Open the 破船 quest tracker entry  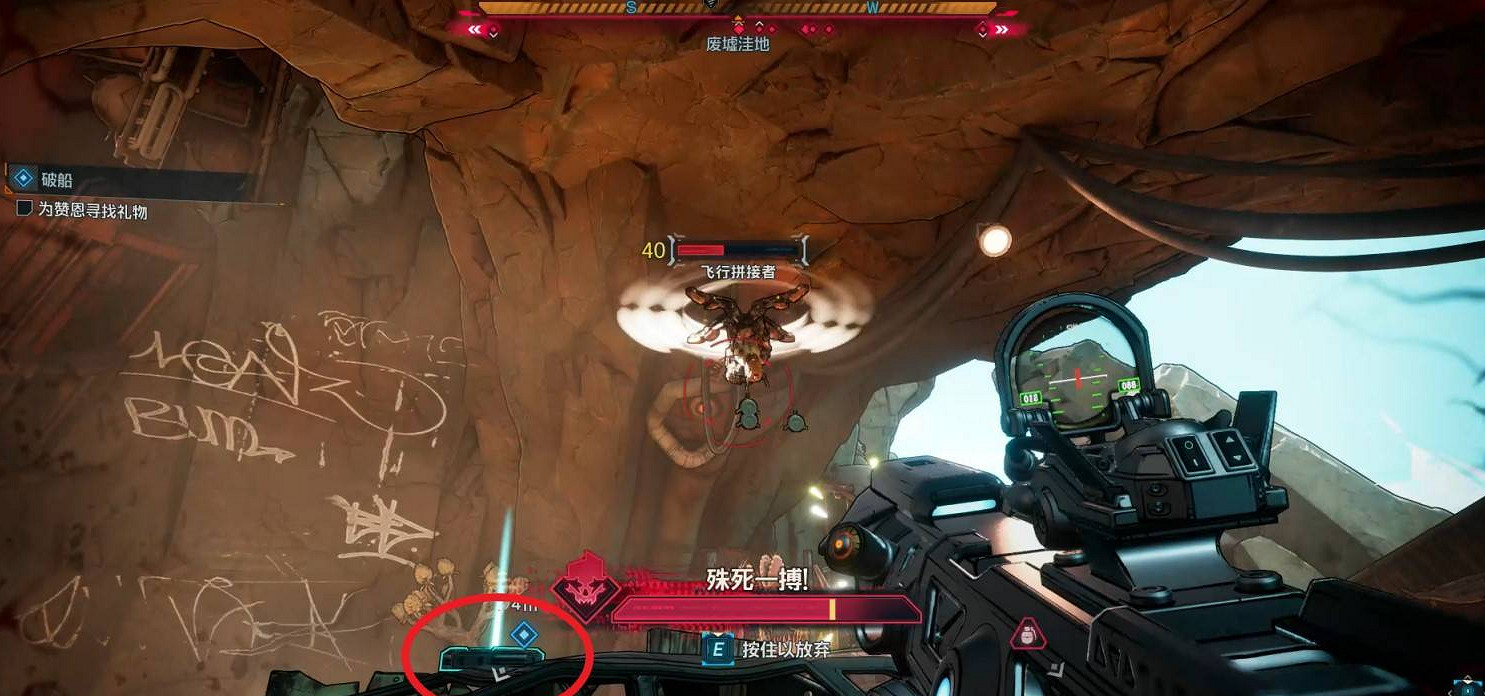pos(56,181)
